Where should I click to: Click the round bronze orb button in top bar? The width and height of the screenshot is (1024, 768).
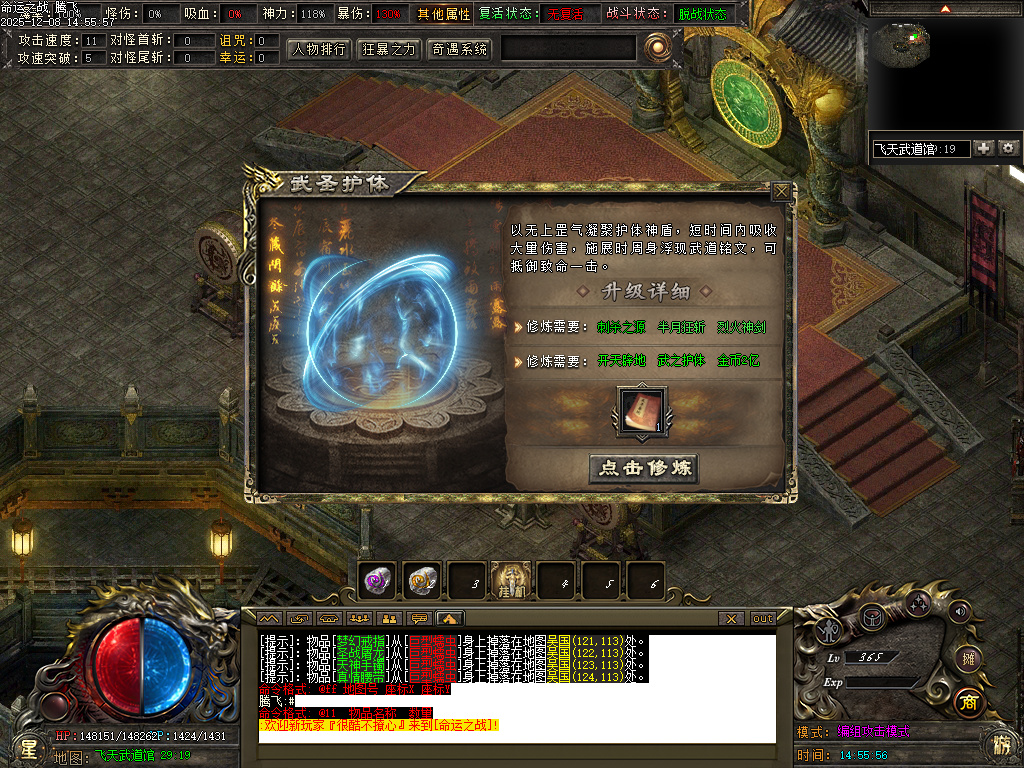tap(656, 46)
